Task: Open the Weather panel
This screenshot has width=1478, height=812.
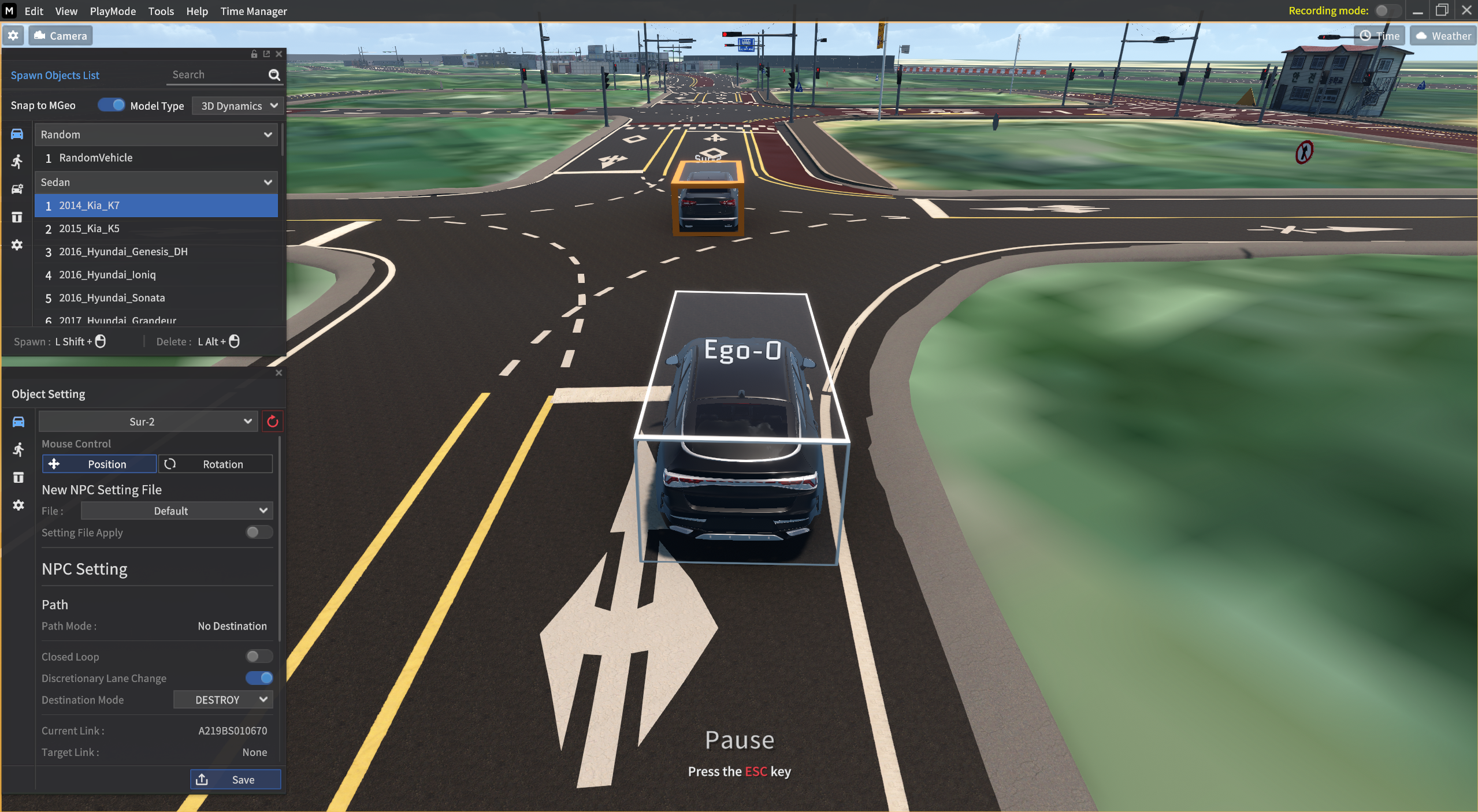Action: (x=1443, y=36)
